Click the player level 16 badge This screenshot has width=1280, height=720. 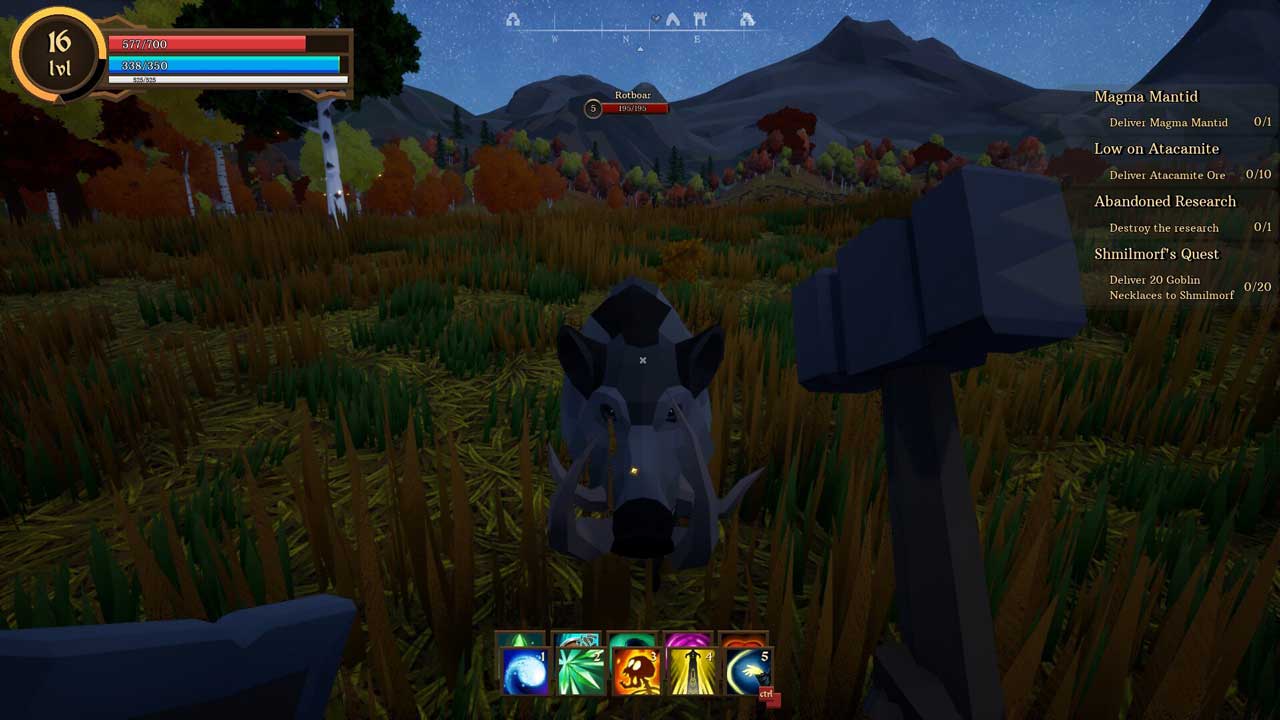click(59, 54)
